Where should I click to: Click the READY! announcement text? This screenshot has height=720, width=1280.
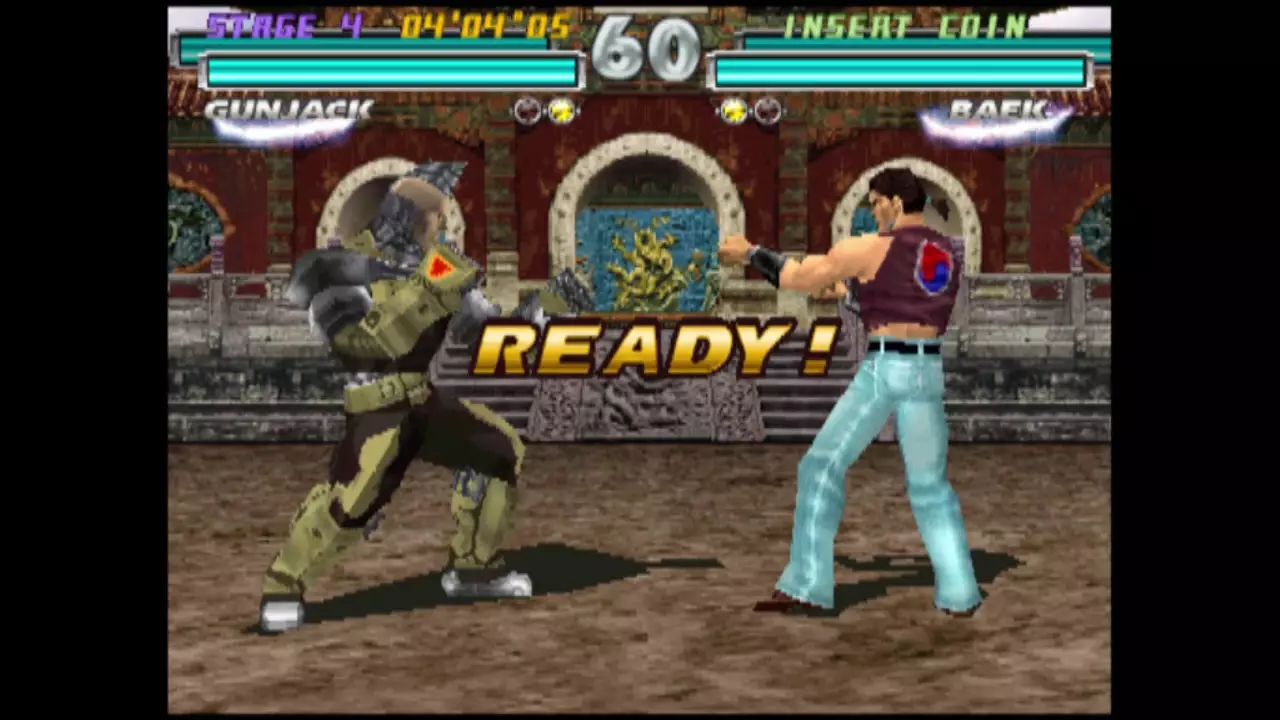655,345
